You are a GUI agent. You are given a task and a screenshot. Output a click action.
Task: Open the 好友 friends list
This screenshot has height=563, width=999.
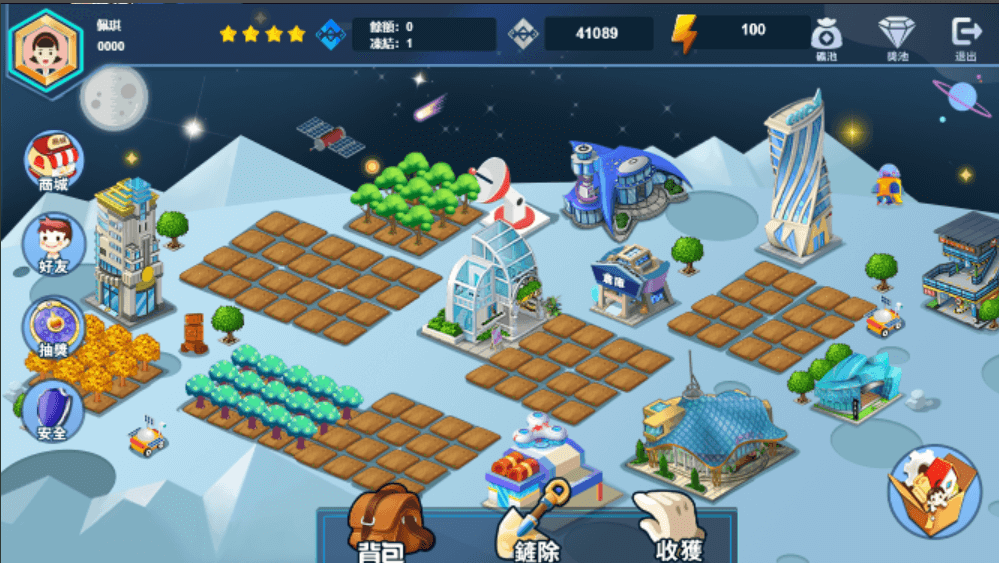(x=53, y=243)
